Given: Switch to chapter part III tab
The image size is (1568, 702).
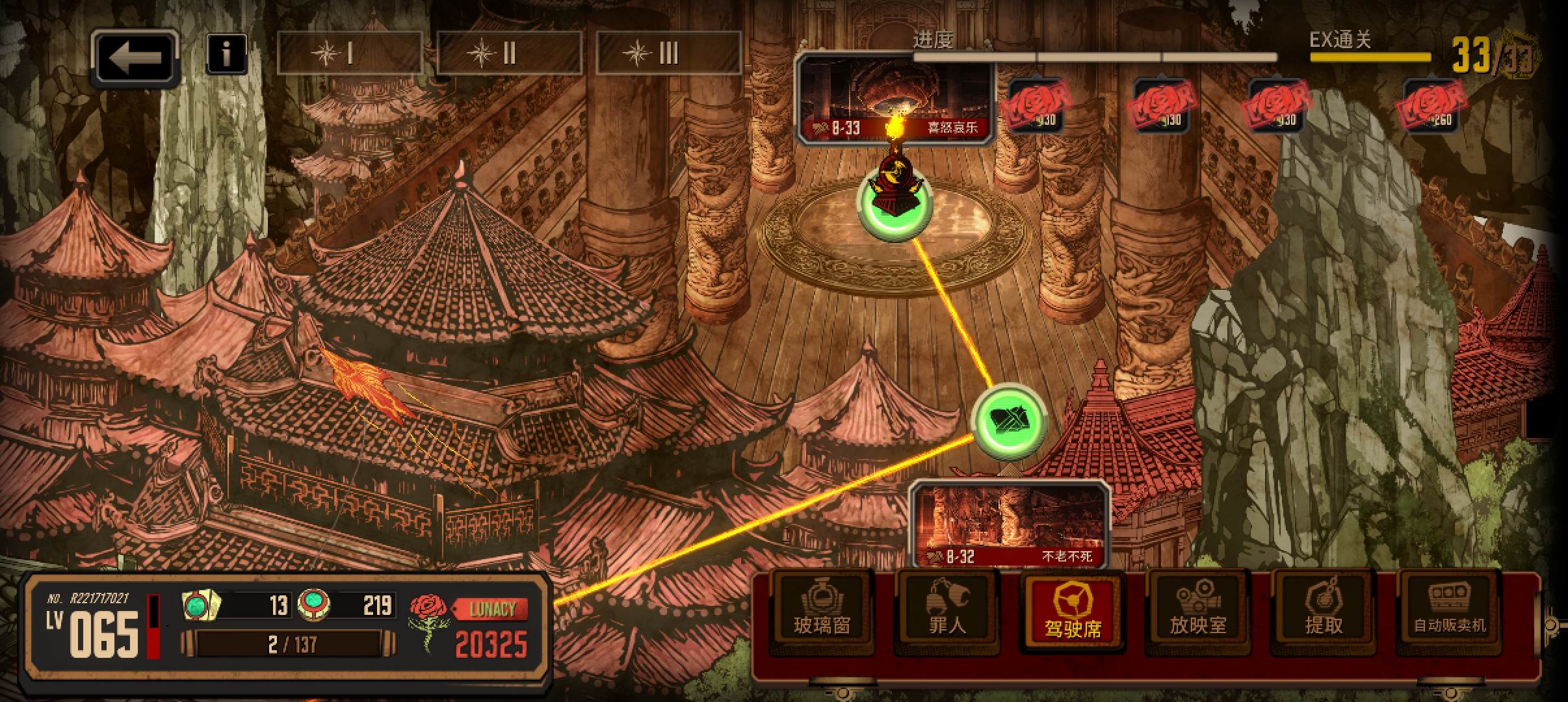Looking at the screenshot, I should click(x=668, y=53).
